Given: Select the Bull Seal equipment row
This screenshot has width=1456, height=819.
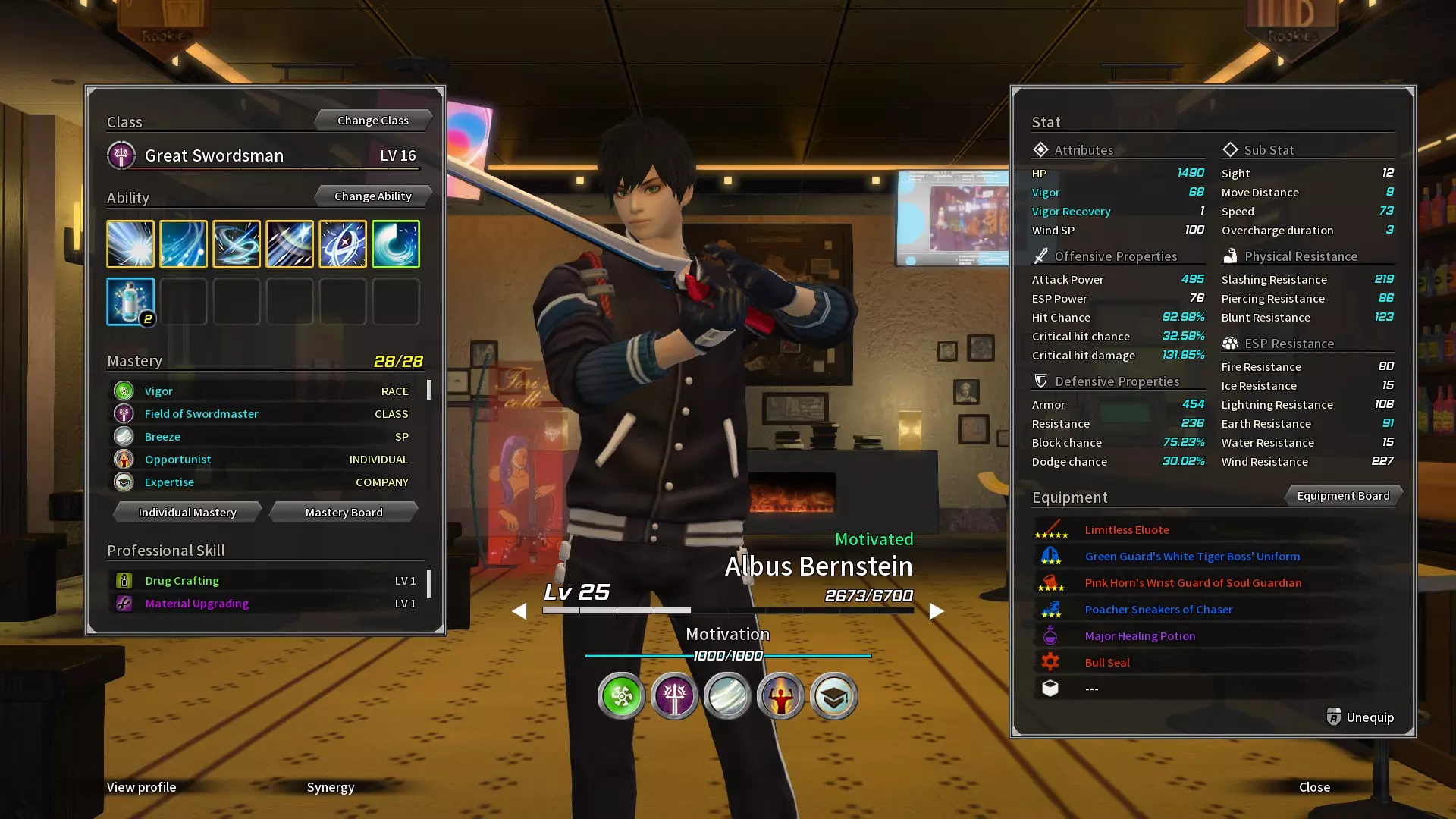Looking at the screenshot, I should (1107, 663).
